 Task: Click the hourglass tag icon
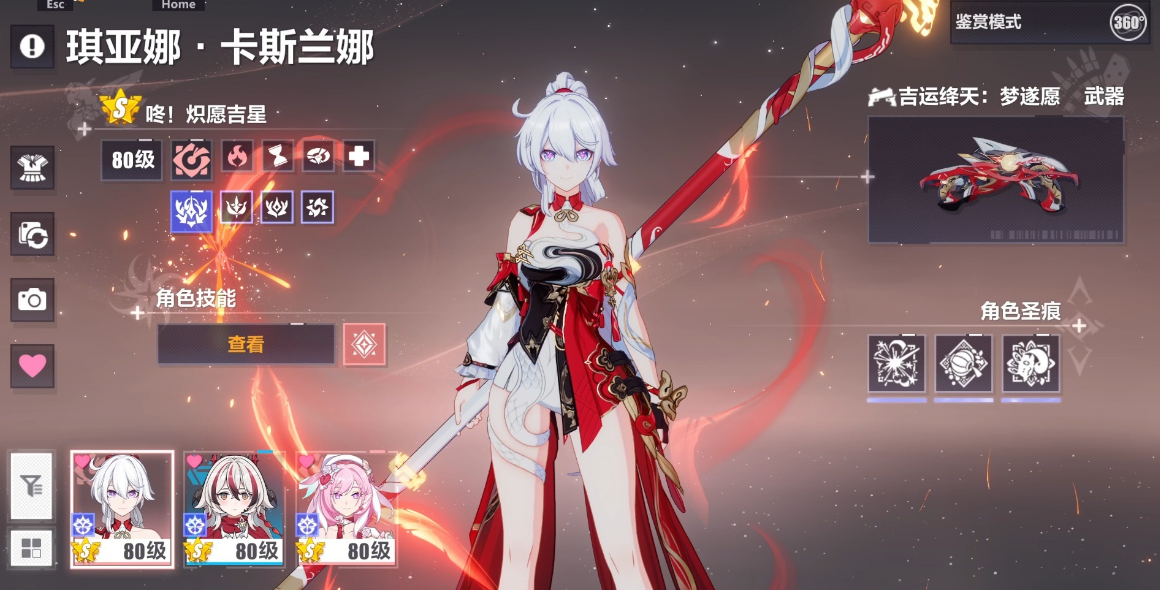[278, 156]
